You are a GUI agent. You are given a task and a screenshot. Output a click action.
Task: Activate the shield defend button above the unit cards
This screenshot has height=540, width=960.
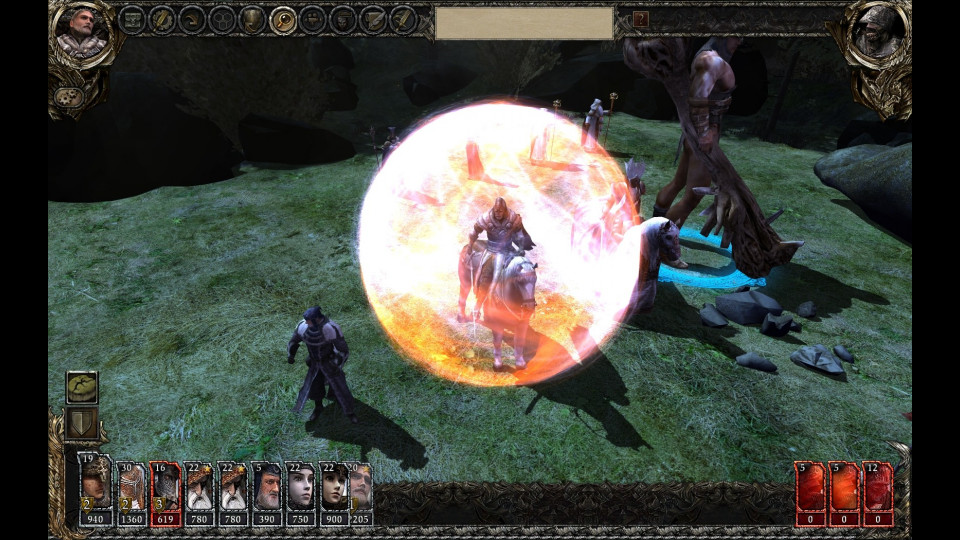pyautogui.click(x=82, y=425)
